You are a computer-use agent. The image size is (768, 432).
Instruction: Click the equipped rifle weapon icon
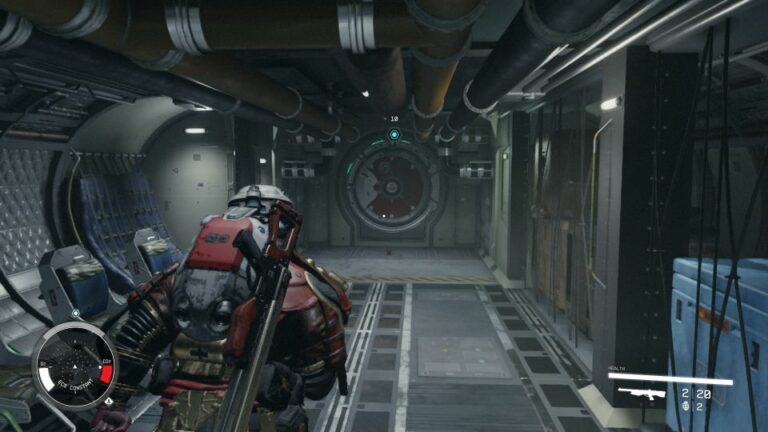(x=643, y=394)
